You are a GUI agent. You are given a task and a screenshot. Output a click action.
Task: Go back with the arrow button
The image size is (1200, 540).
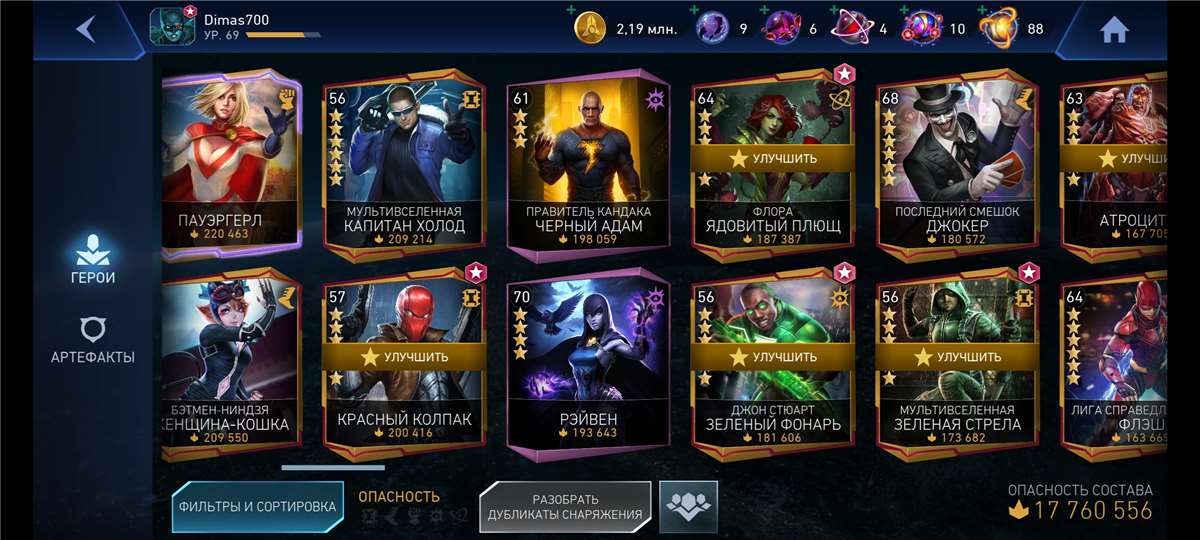pos(86,29)
